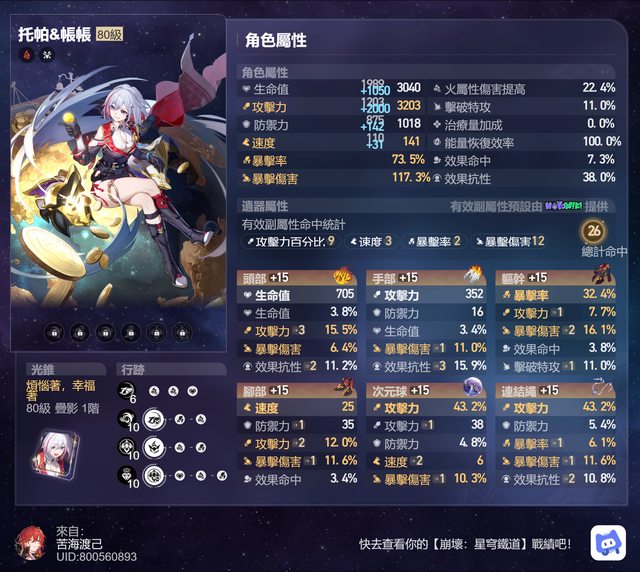Open the hands (手部) relic panel
This screenshot has width=640, height=572.
tap(427, 320)
